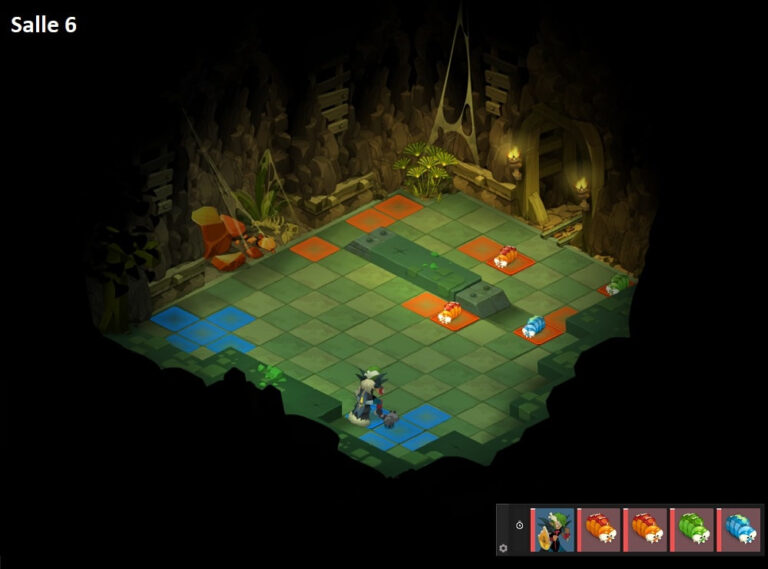Click the clock icon on the timeline

click(520, 525)
